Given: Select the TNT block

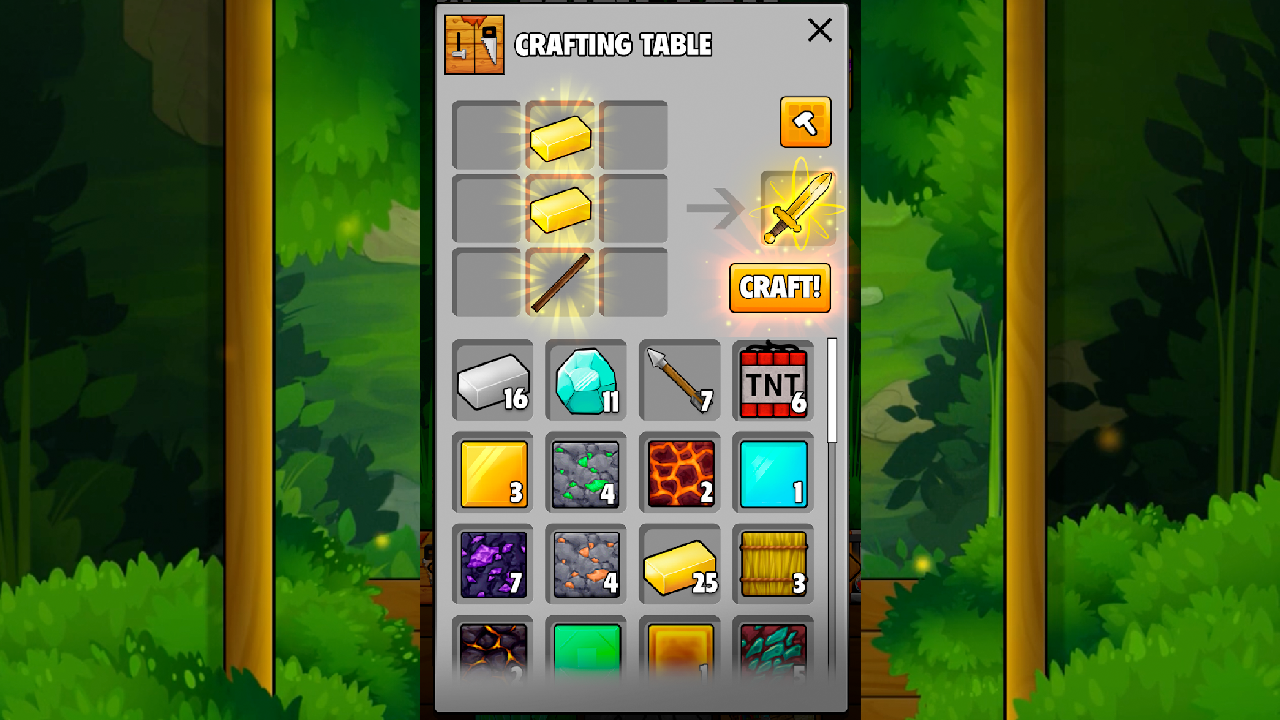Looking at the screenshot, I should coord(773,382).
